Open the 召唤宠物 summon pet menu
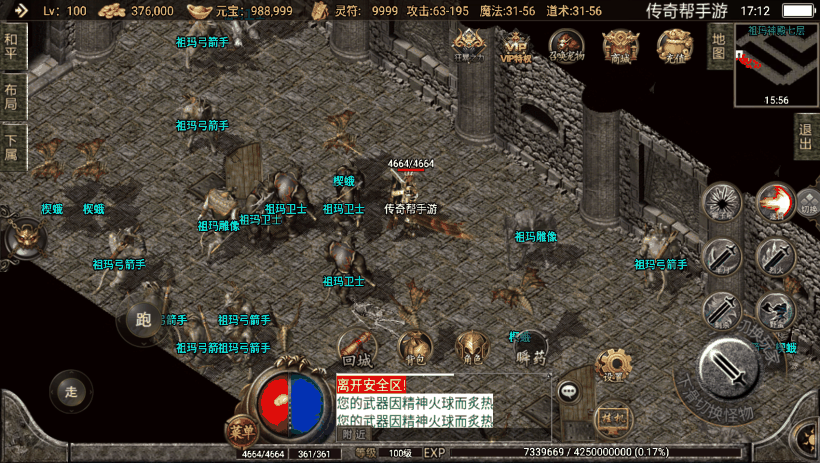 coord(567,45)
